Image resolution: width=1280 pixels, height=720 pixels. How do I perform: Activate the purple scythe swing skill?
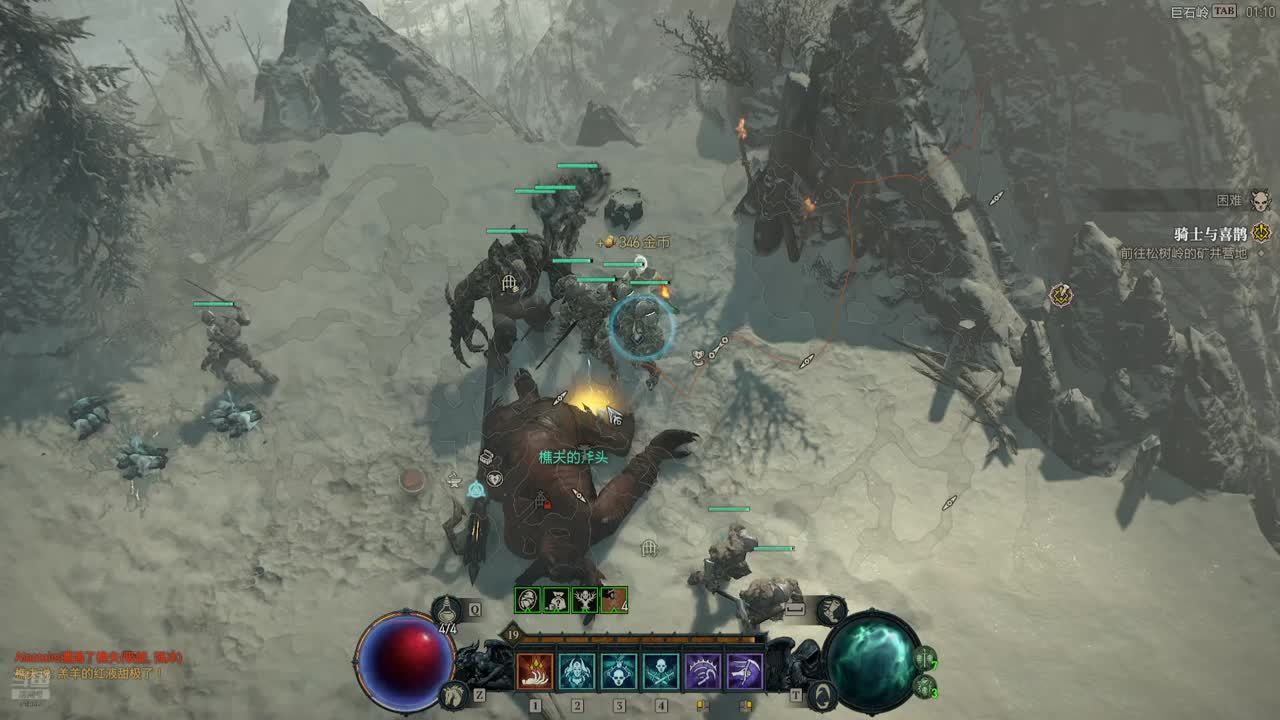[745, 671]
